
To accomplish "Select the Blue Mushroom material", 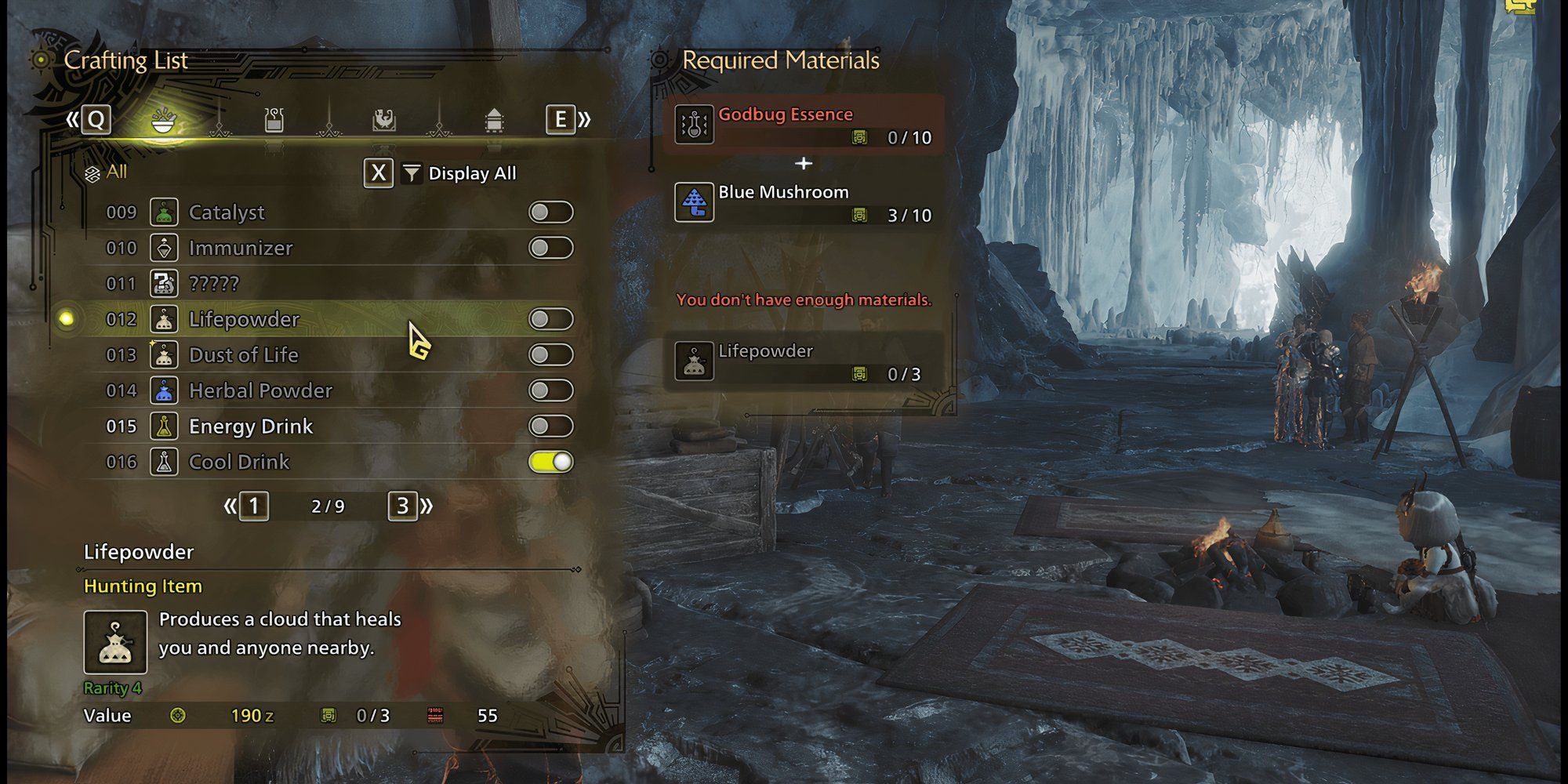I will point(804,203).
